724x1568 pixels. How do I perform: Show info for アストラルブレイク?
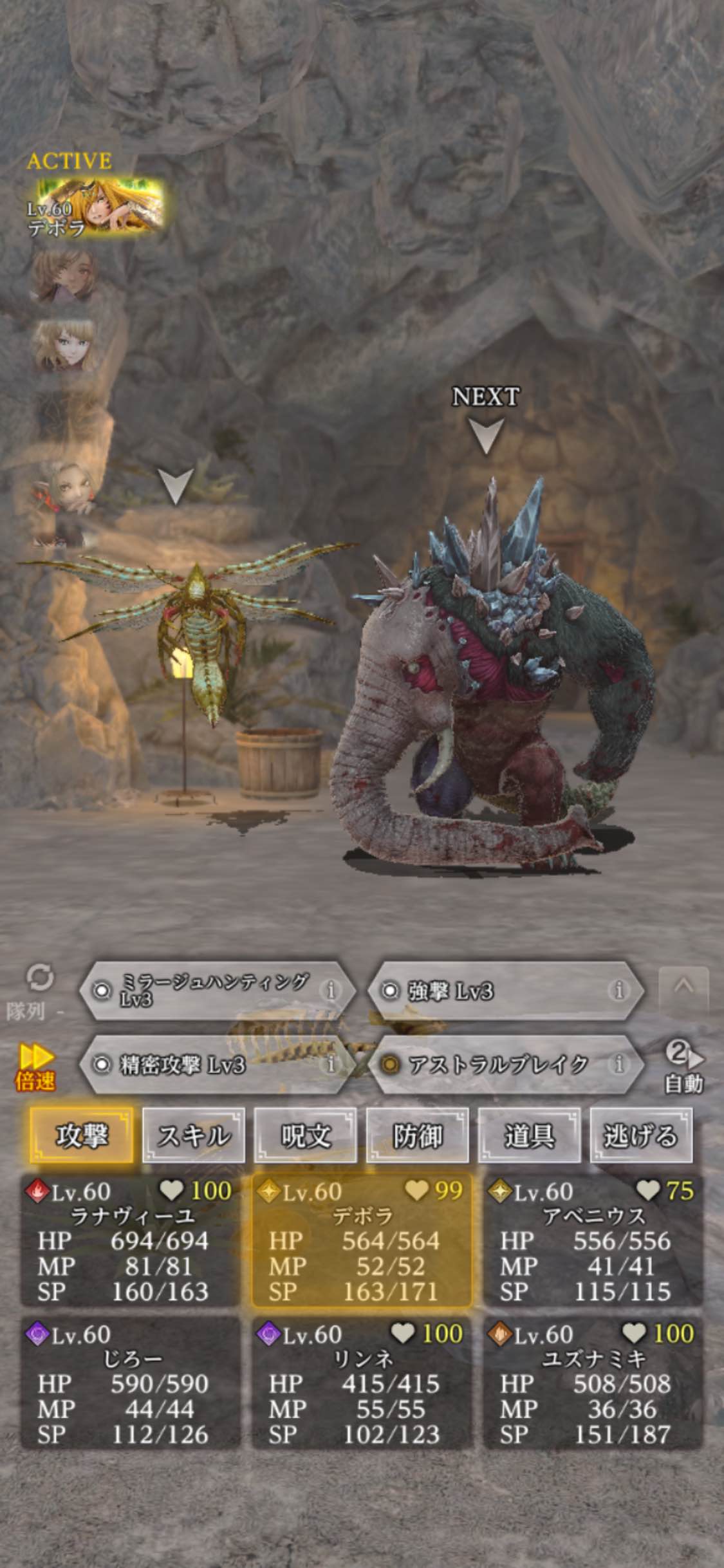(618, 1063)
